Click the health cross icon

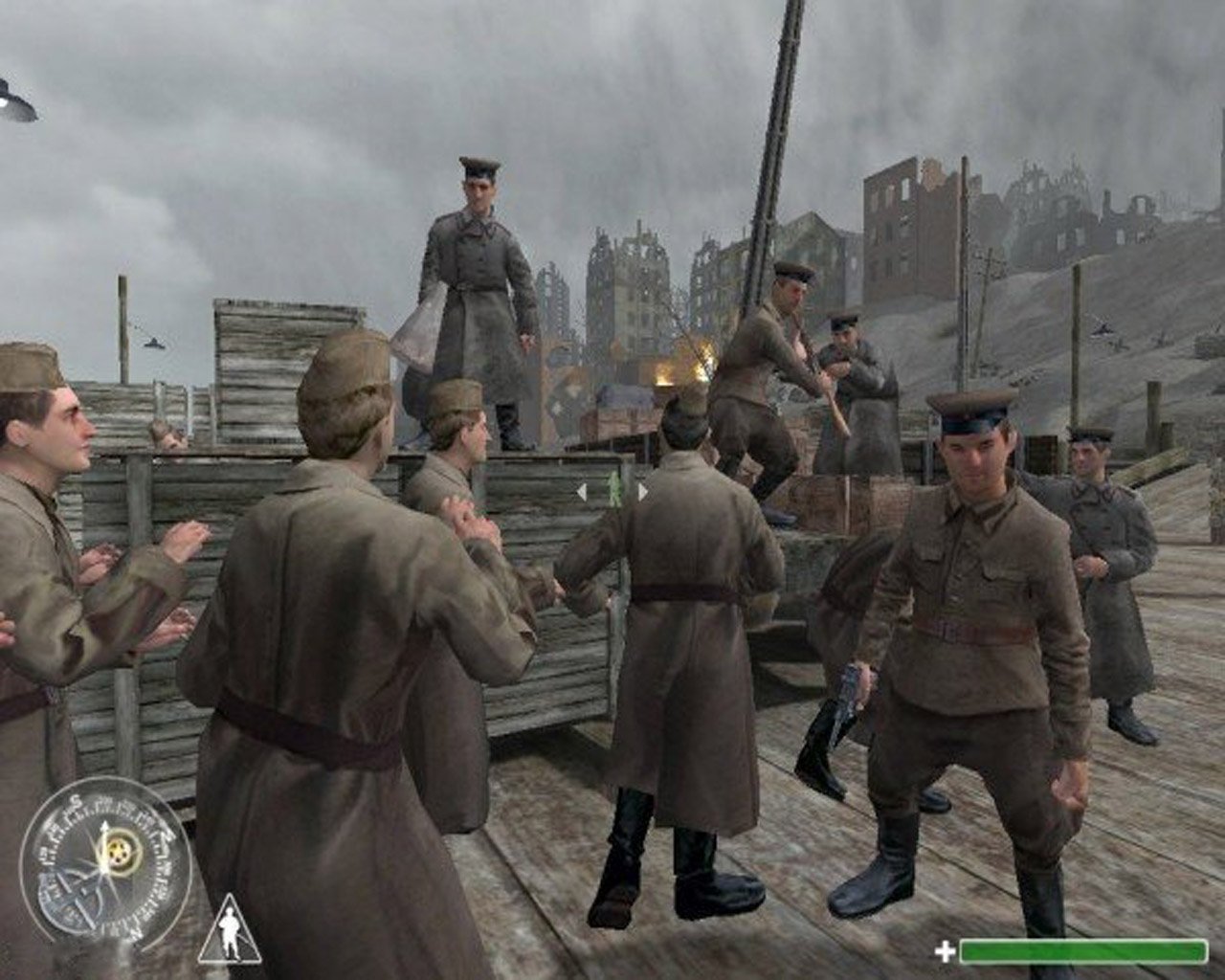pos(944,952)
